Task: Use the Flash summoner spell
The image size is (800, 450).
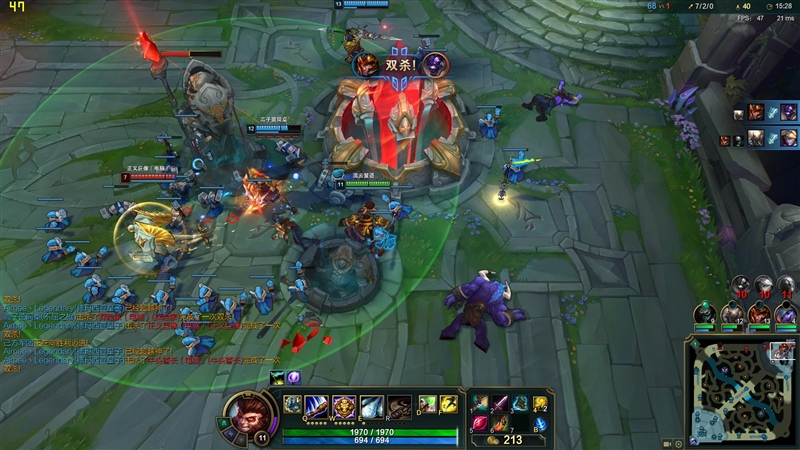Action: [x=448, y=404]
